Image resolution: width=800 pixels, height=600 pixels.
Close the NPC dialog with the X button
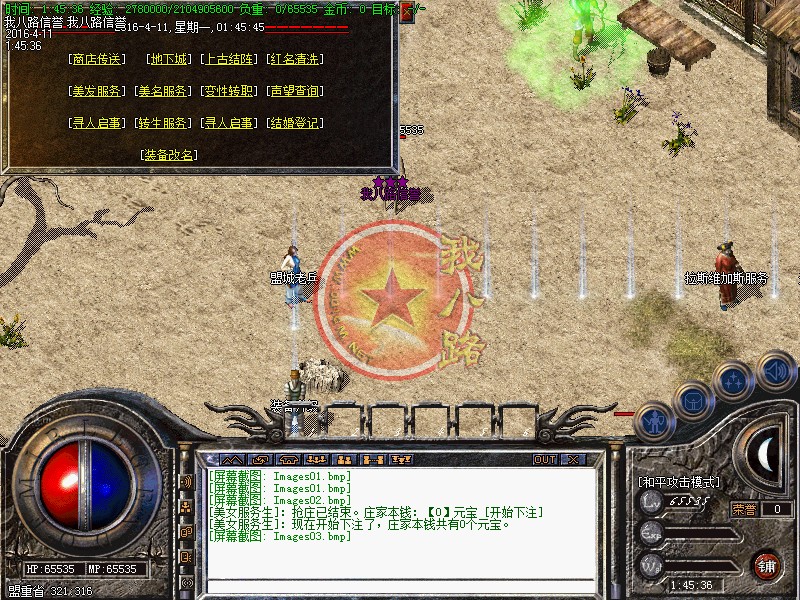(x=406, y=13)
